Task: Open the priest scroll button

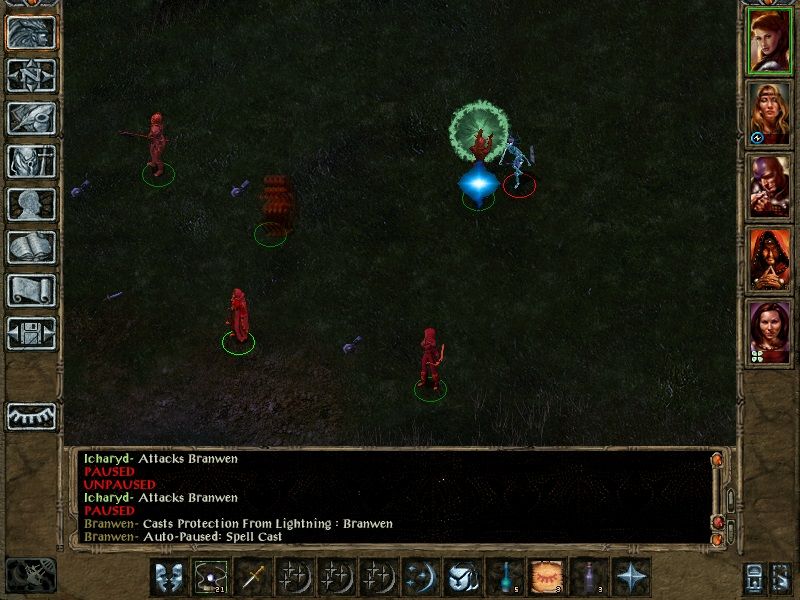Action: click(32, 291)
